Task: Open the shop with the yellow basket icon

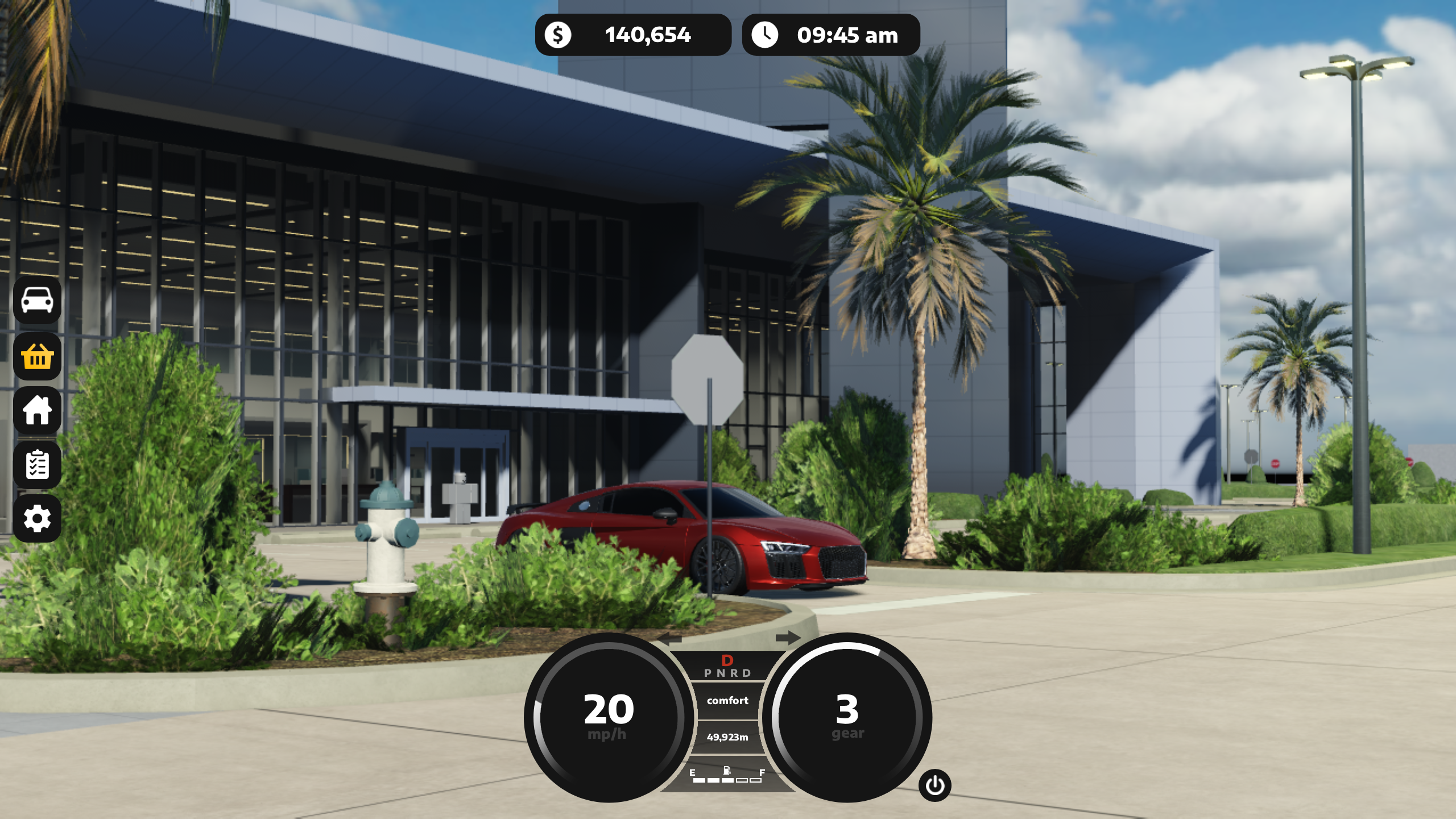Action: point(37,356)
